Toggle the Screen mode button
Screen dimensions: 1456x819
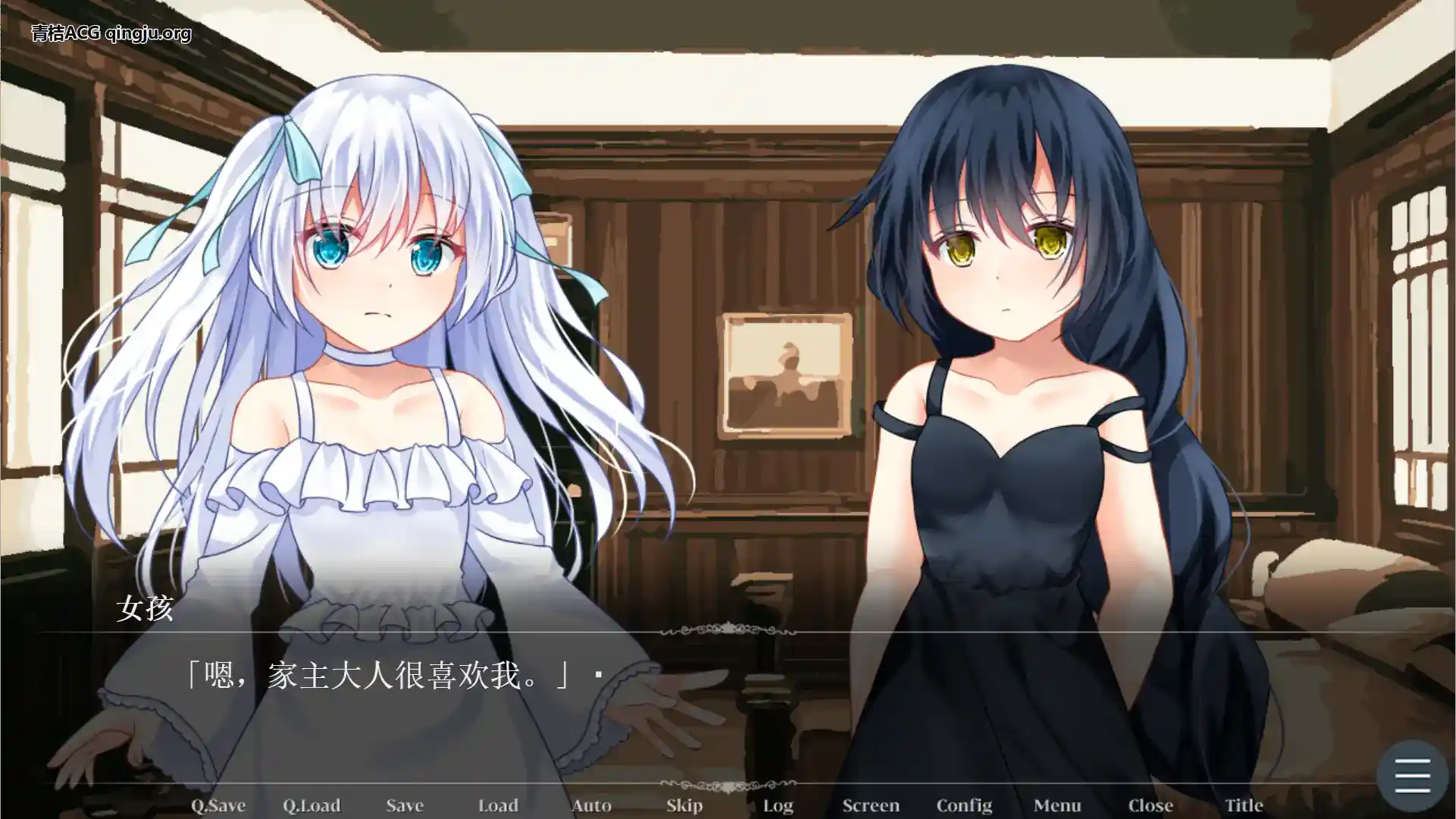(871, 805)
